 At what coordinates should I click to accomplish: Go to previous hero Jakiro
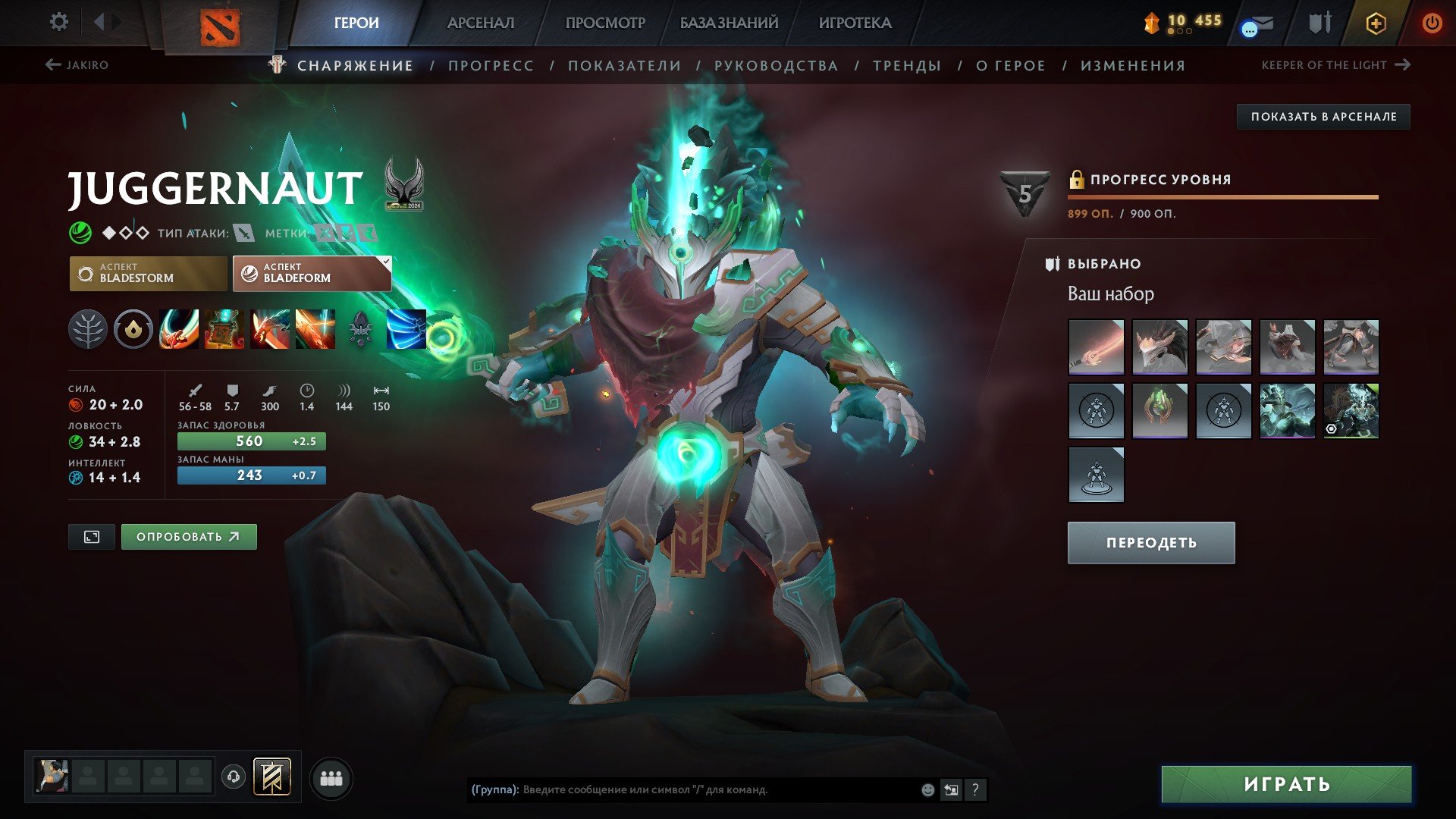tap(77, 65)
